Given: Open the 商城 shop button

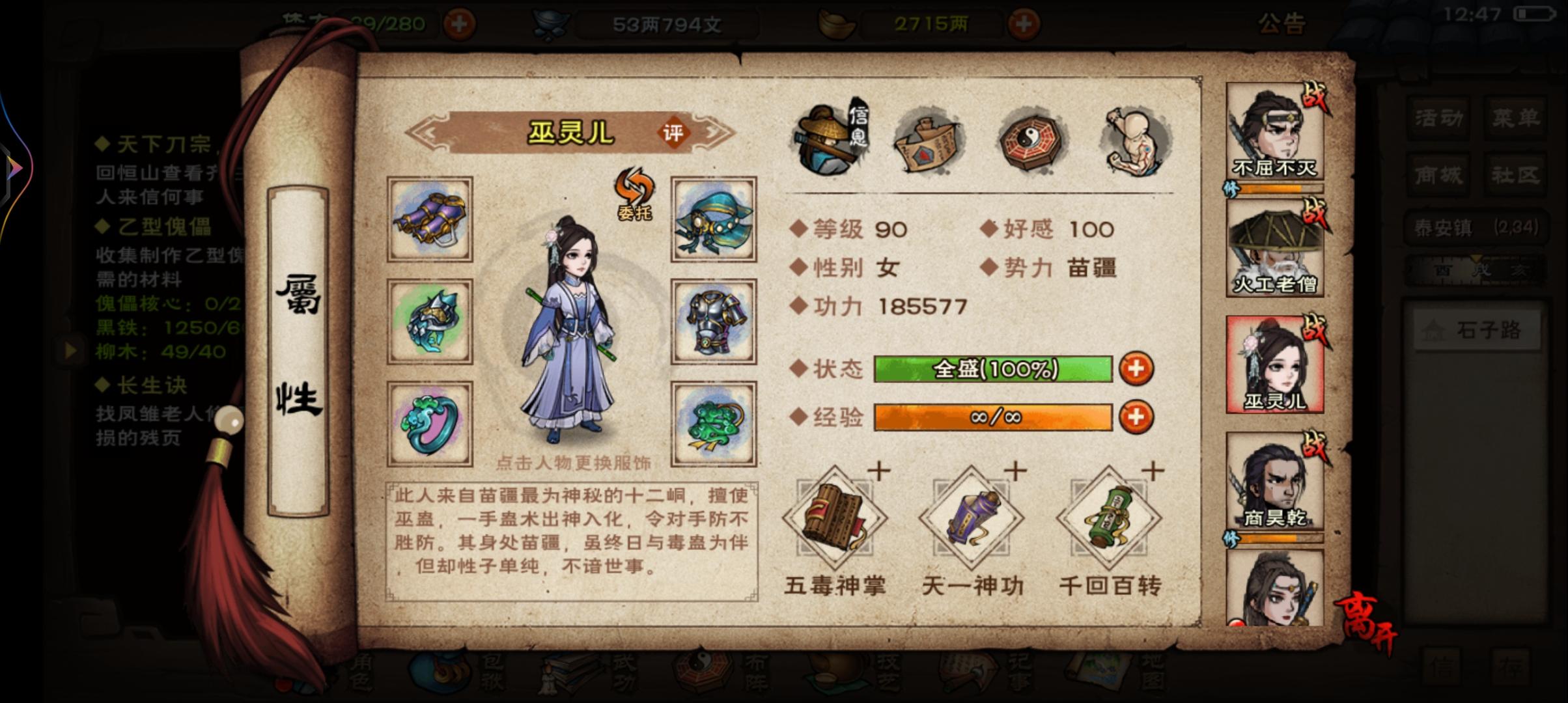Looking at the screenshot, I should click(x=1437, y=174).
